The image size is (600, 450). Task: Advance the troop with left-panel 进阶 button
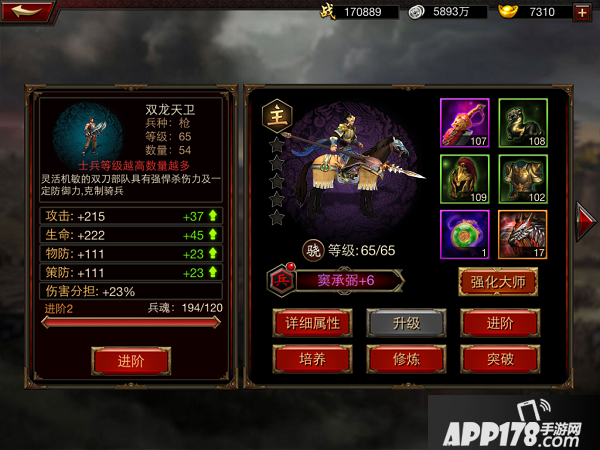pyautogui.click(x=129, y=359)
